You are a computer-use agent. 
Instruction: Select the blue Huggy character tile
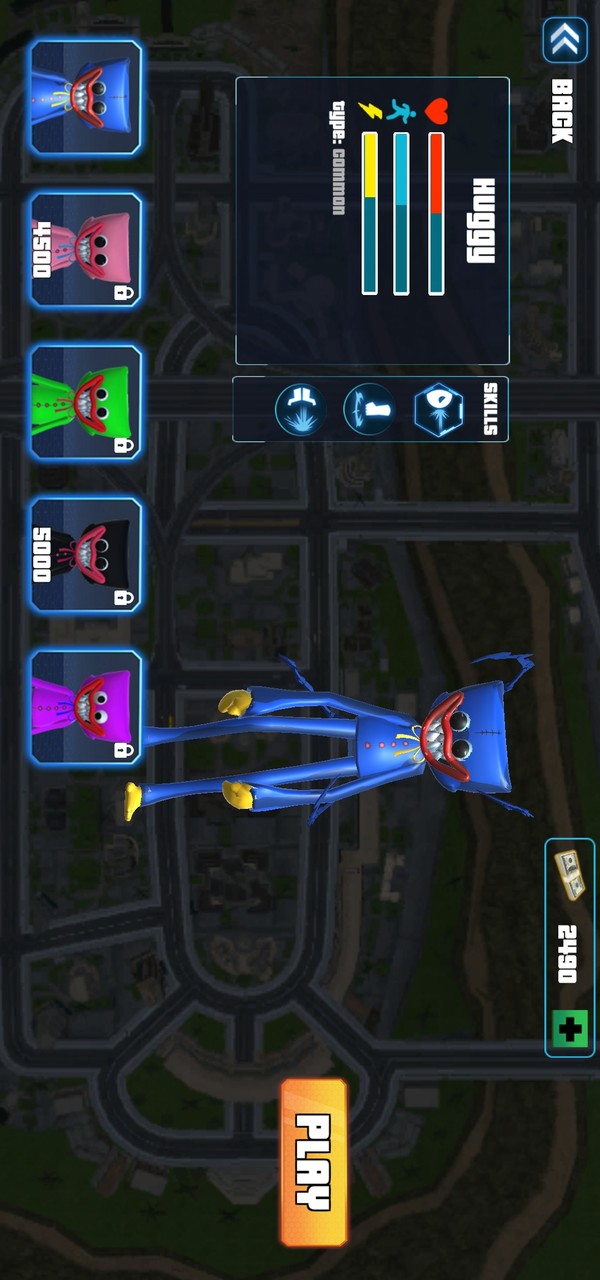pyautogui.click(x=86, y=98)
